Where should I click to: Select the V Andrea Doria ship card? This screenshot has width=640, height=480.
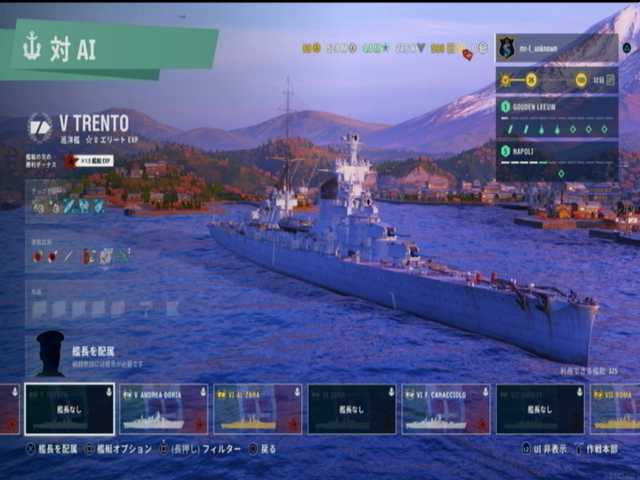pos(163,409)
